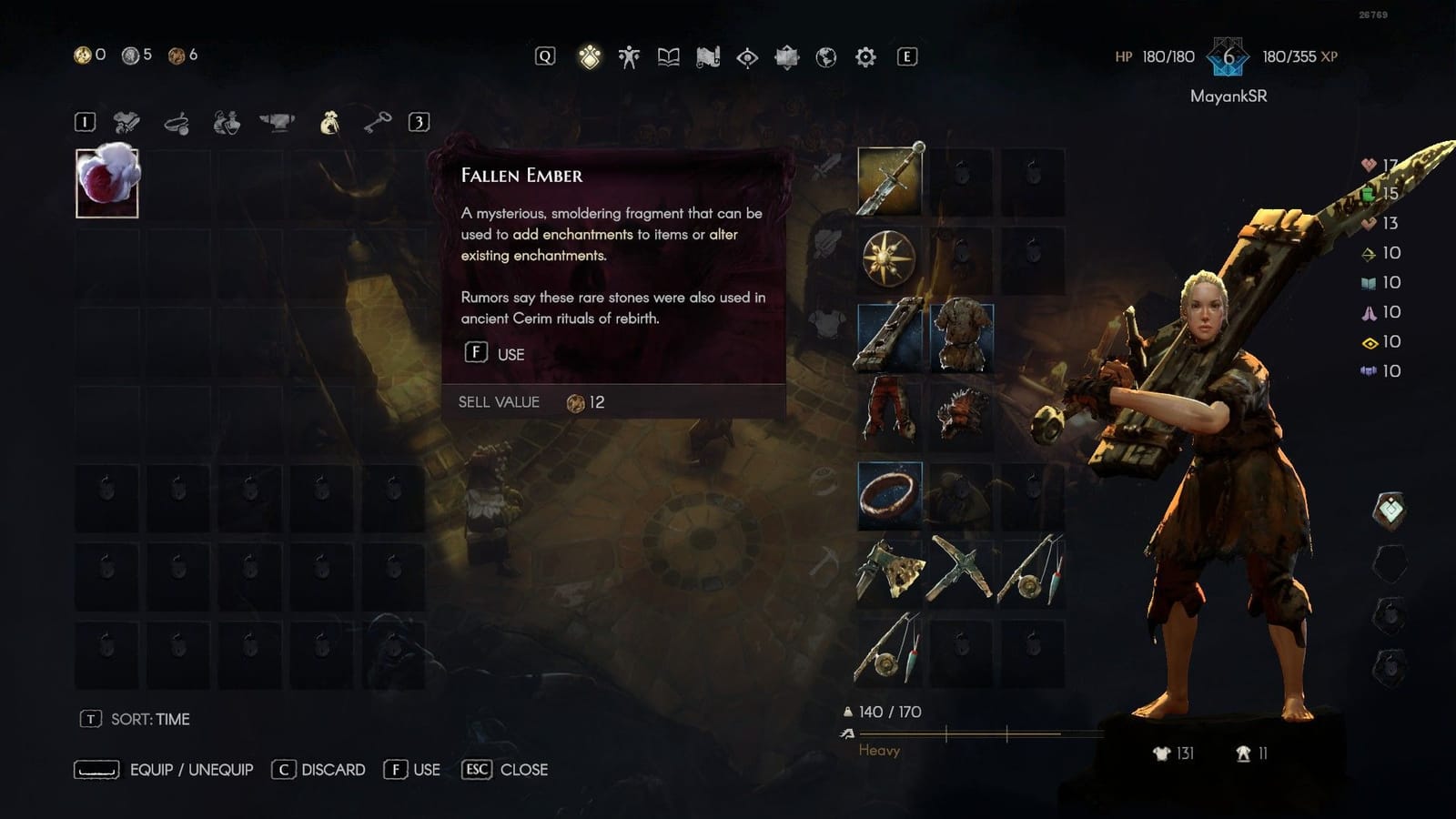1456x819 pixels.
Task: Select the jewelry ring filter icon
Action: pos(176,121)
